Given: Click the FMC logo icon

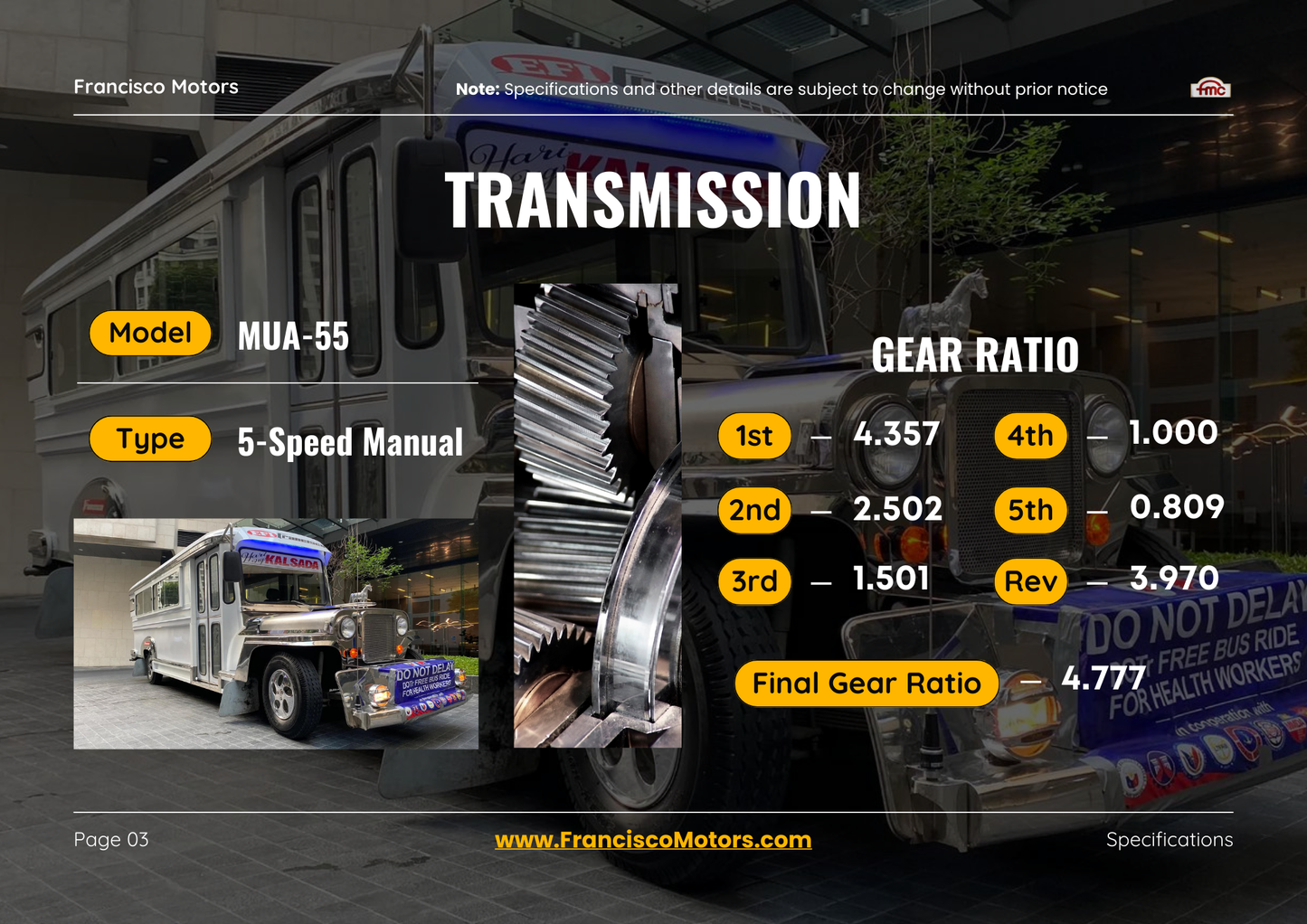Looking at the screenshot, I should tap(1210, 88).
